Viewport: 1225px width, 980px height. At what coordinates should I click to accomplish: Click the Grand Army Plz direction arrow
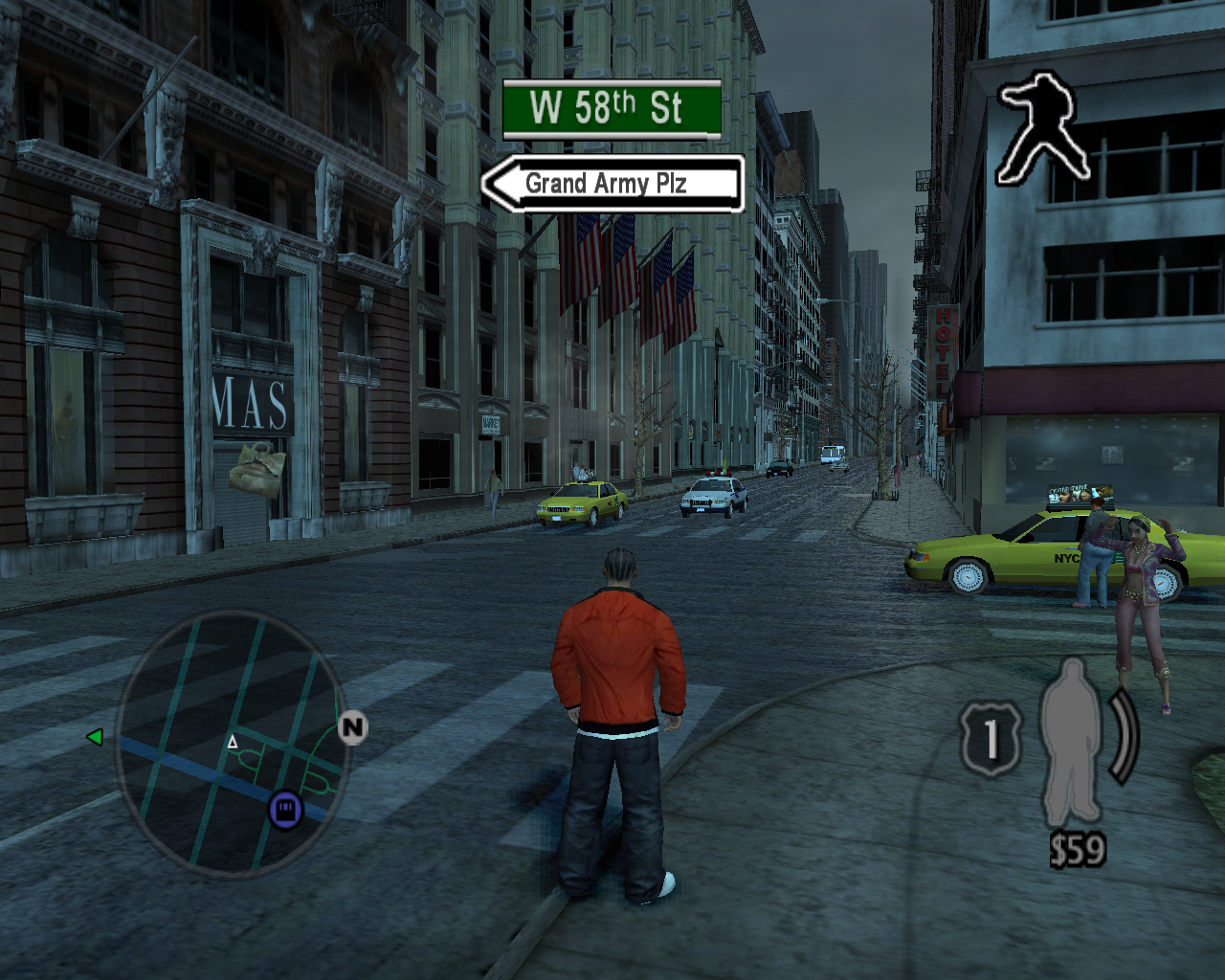(612, 183)
